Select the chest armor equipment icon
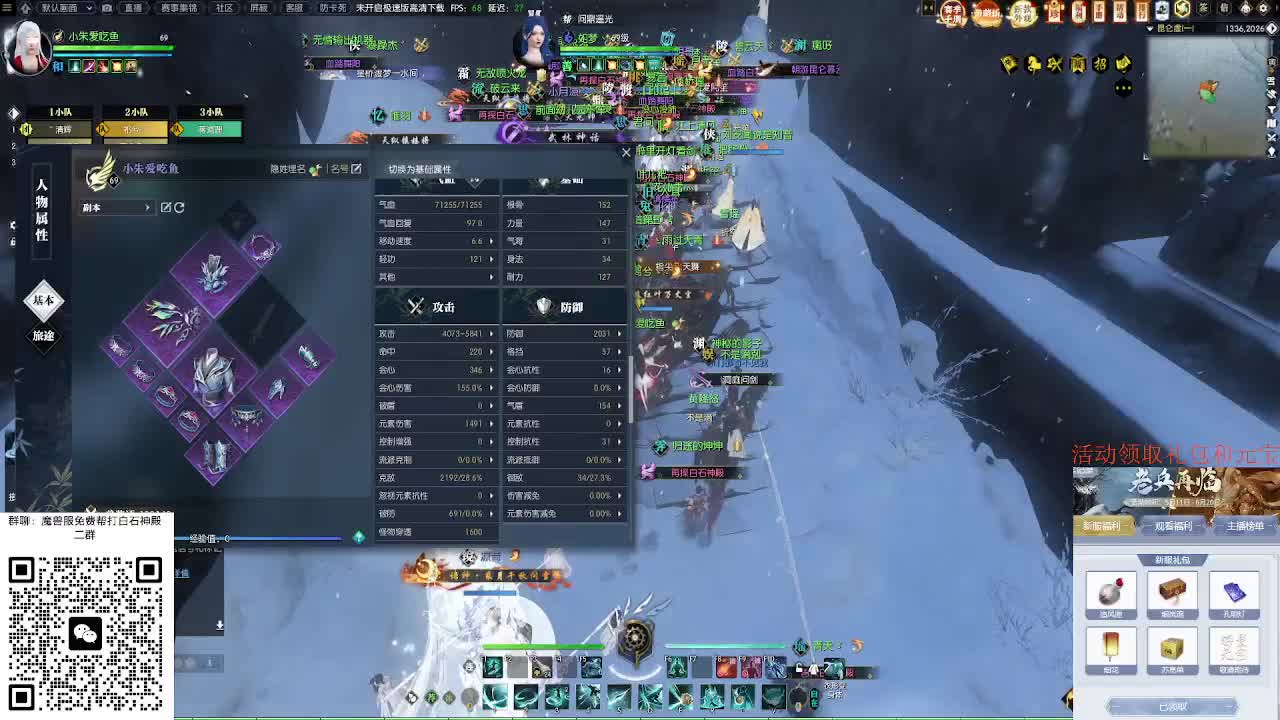The height and width of the screenshot is (720, 1280). (x=212, y=379)
